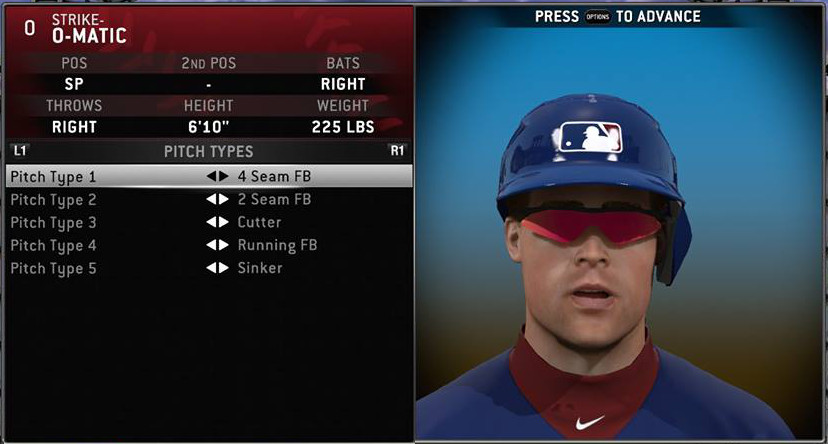Open the Pitch Types section header
The image size is (828, 444).
click(208, 152)
